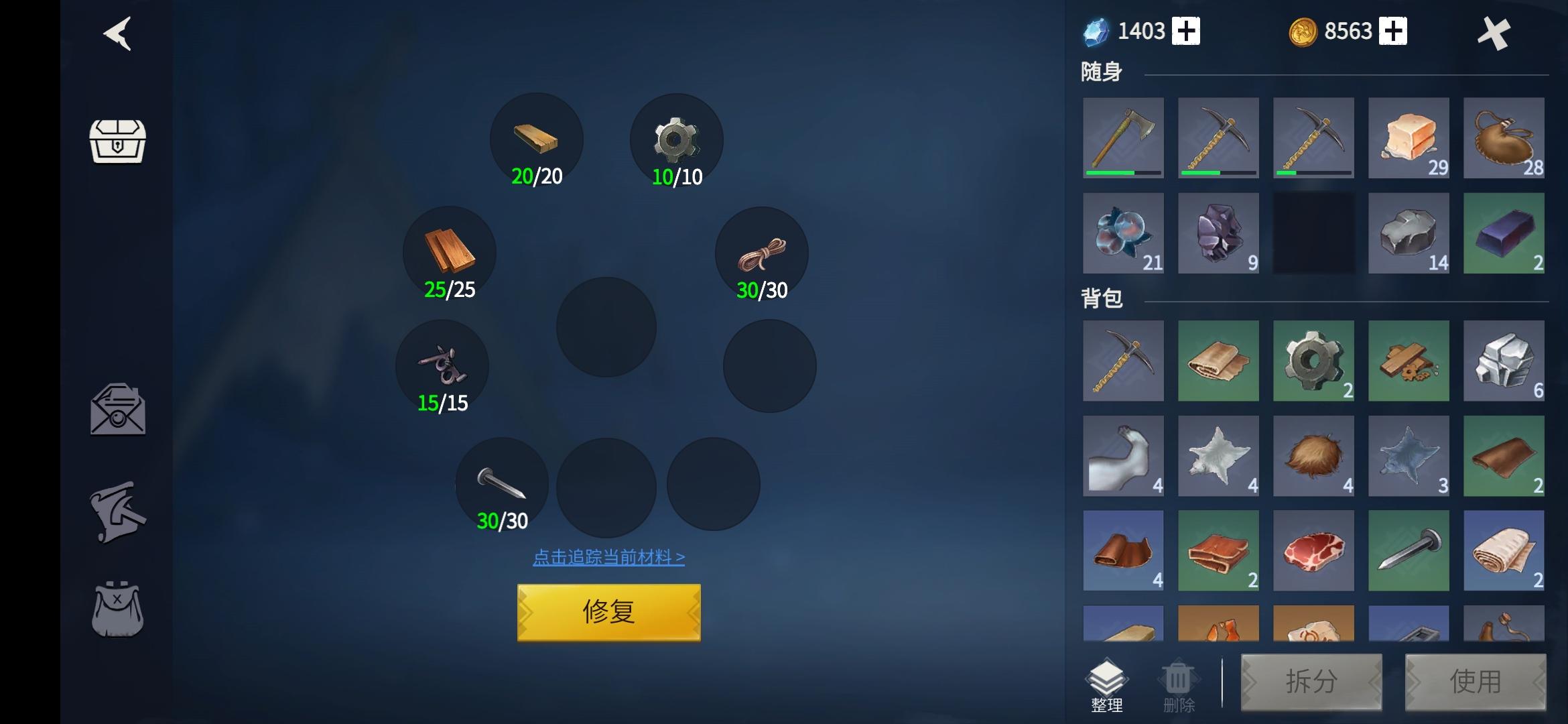Select the backpack icon in the sidebar
The width and height of the screenshot is (1568, 724).
pyautogui.click(x=117, y=609)
